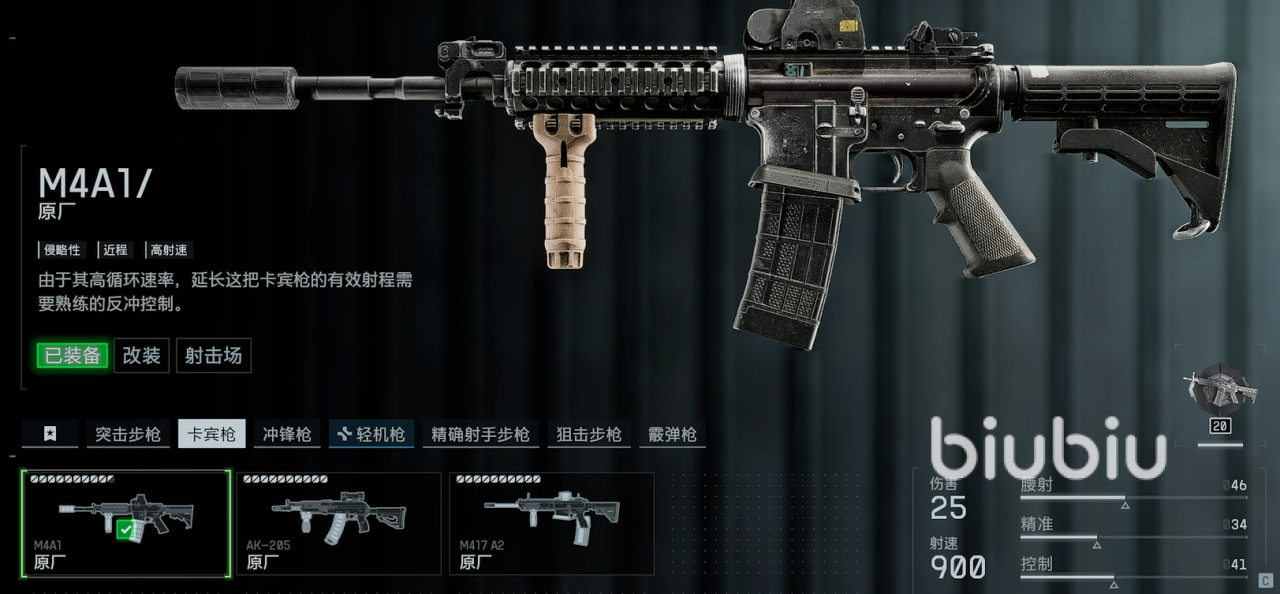Enter the 射击场 firing range
The image size is (1280, 594).
[x=213, y=355]
